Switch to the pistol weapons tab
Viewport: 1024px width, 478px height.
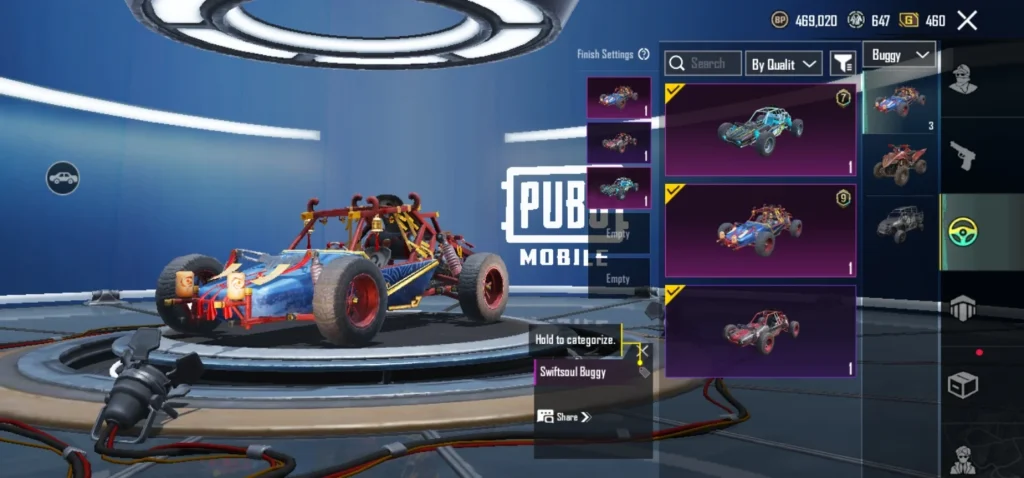[x=963, y=155]
